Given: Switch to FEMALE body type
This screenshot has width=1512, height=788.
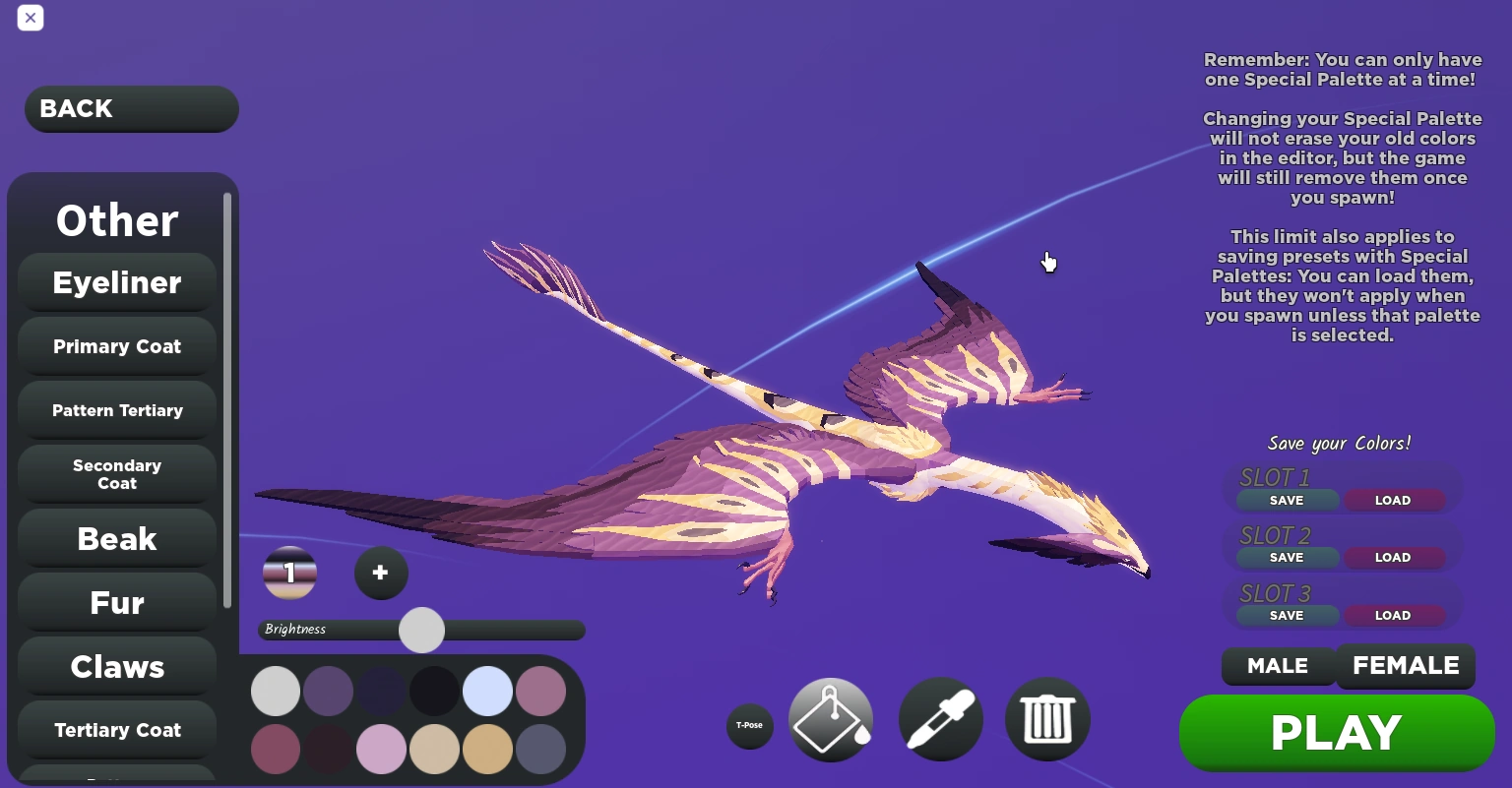Looking at the screenshot, I should tap(1406, 666).
